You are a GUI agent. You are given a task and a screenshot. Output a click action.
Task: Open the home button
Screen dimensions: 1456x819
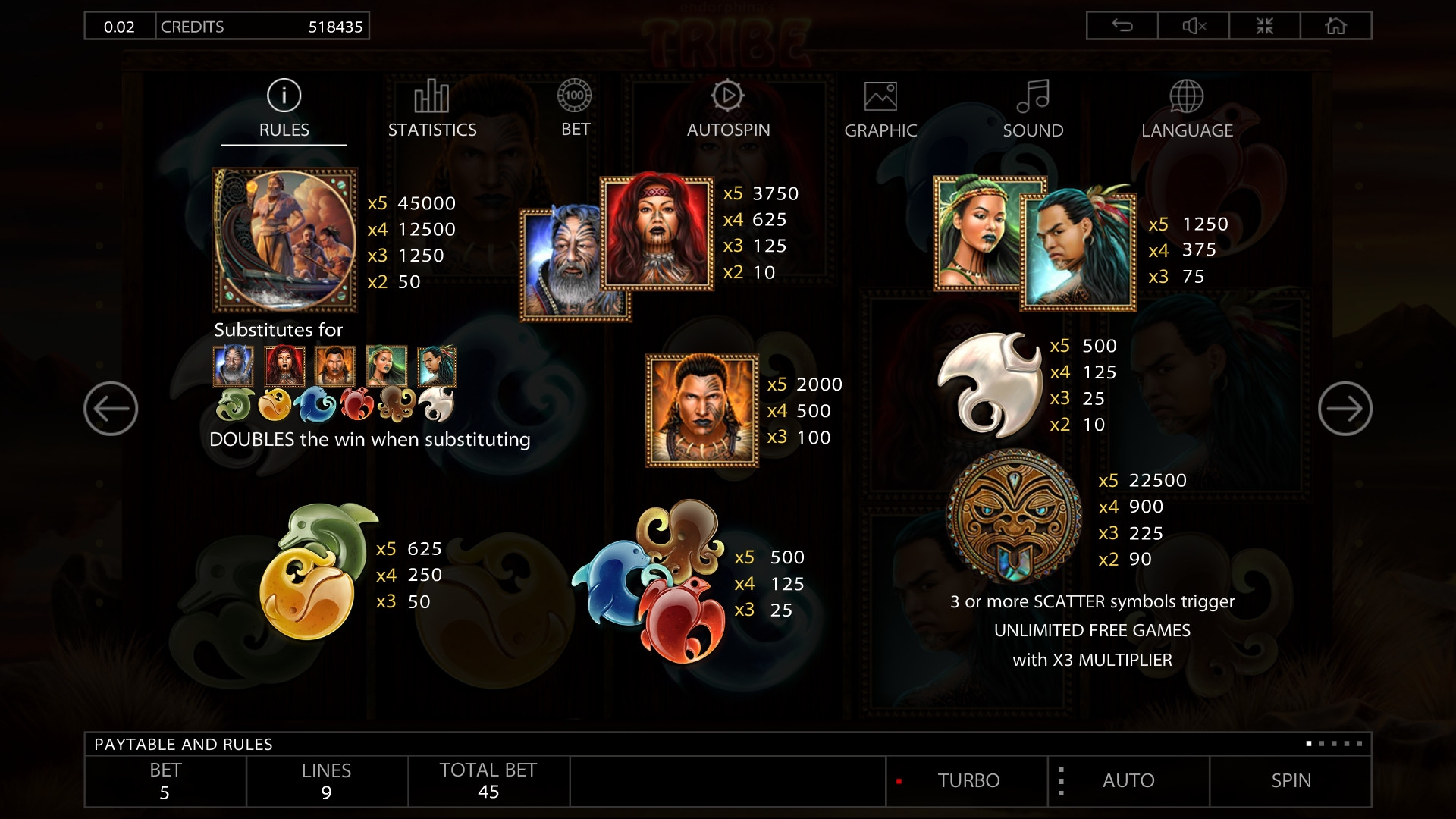(1335, 26)
